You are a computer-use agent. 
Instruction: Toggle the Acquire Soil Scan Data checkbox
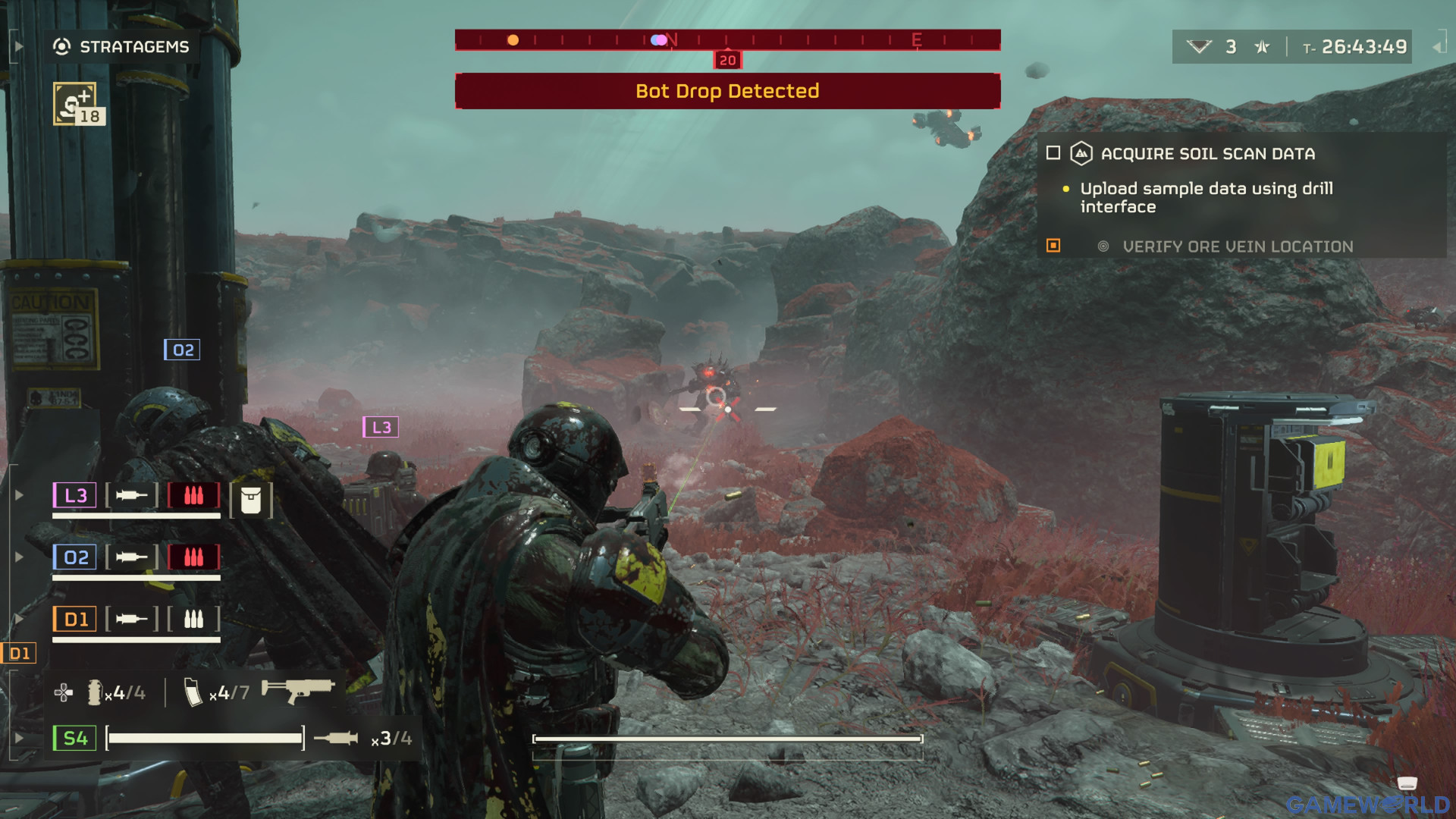click(x=1053, y=153)
